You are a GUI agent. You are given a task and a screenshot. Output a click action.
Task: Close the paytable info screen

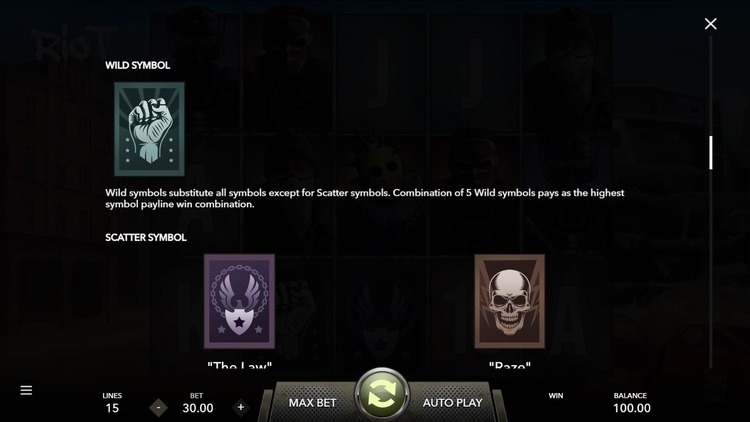tap(710, 24)
